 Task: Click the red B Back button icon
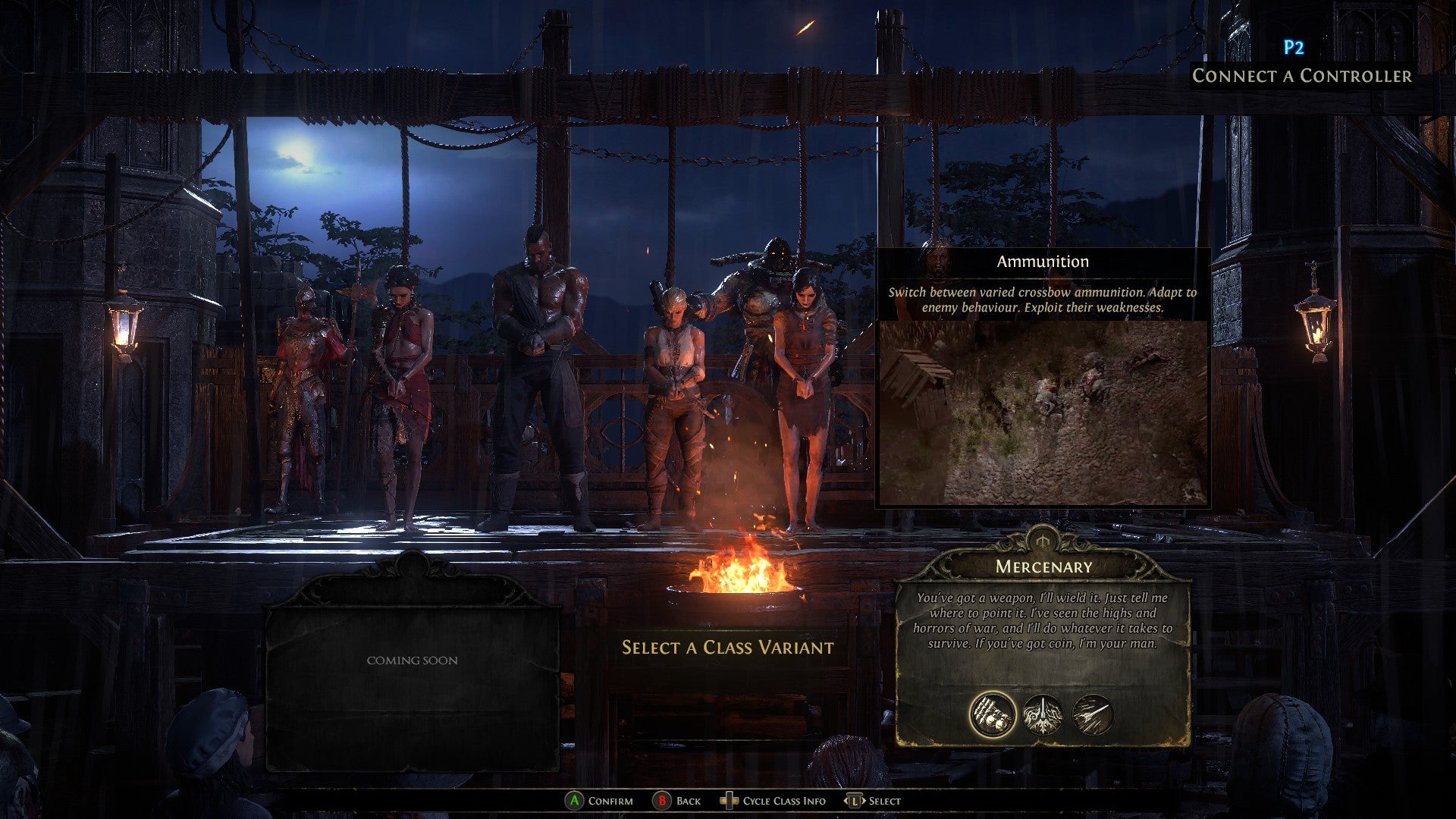(x=663, y=800)
